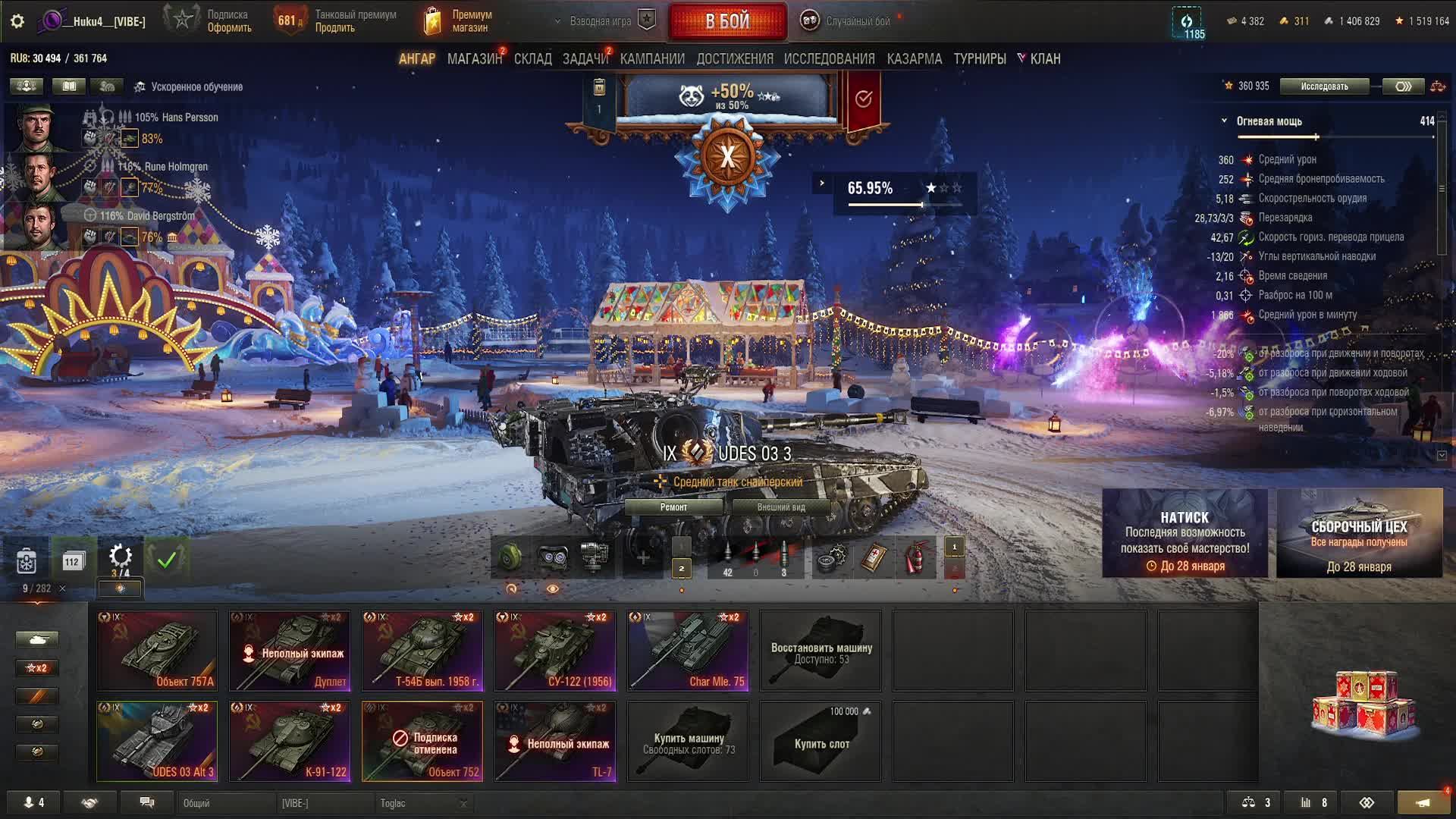1456x819 pixels.
Task: Open the Внешний вид appearance button
Action: coord(780,507)
